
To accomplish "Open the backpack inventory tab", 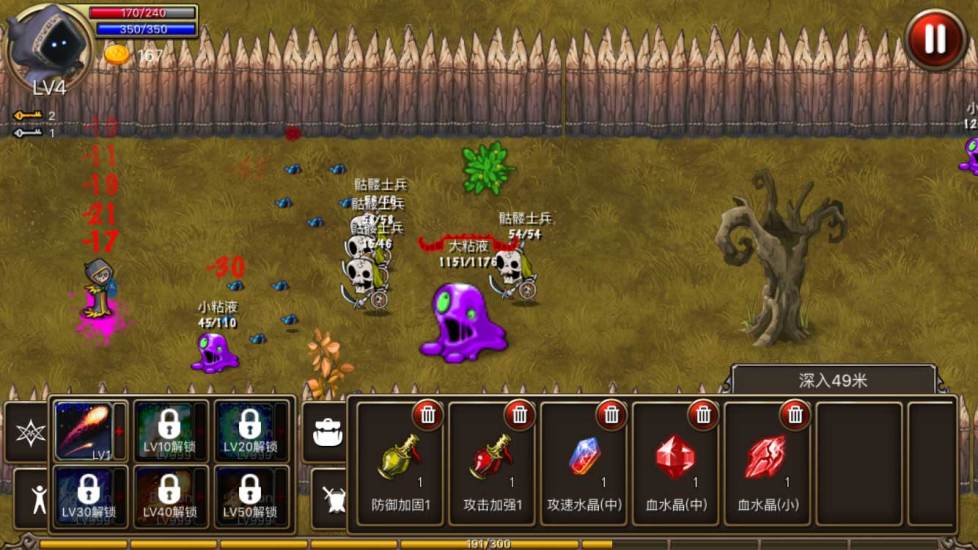I will [327, 431].
